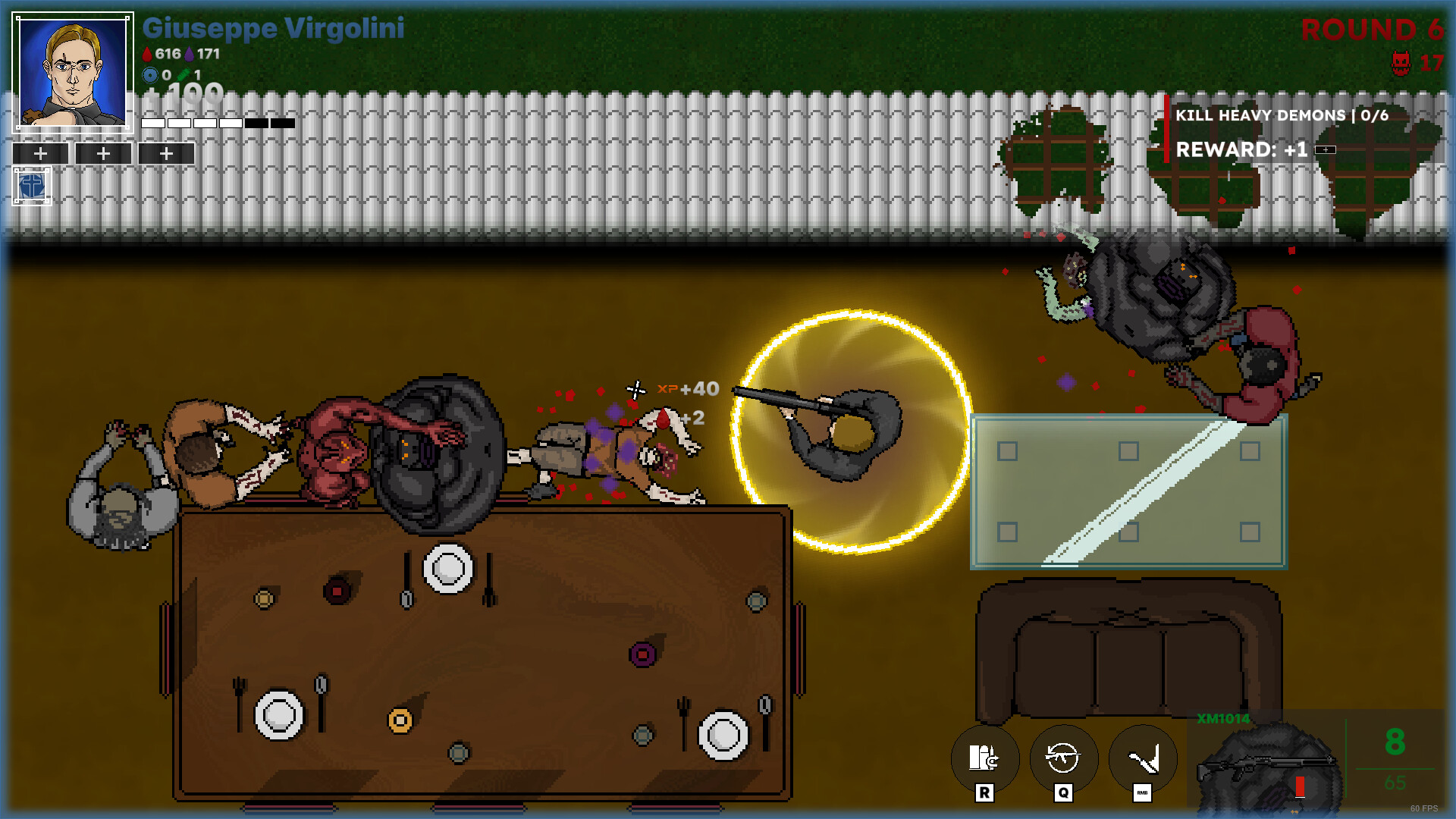Click the blue holy cross faith icon
Viewport: 1456px width, 819px height.
coord(30,184)
